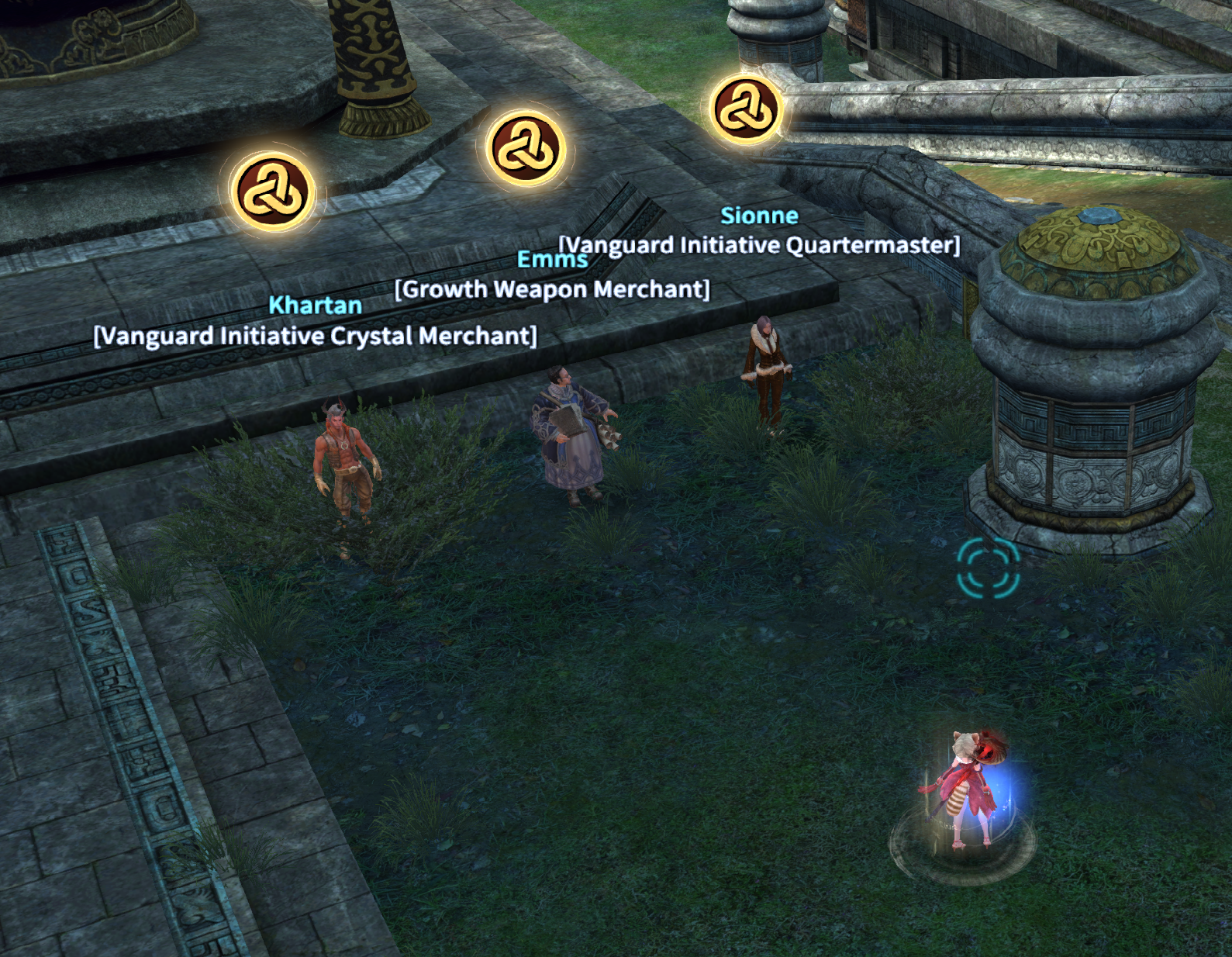Click the text Vanguard Initiative Crystal Merchant
The image size is (1232, 957).
tap(315, 336)
